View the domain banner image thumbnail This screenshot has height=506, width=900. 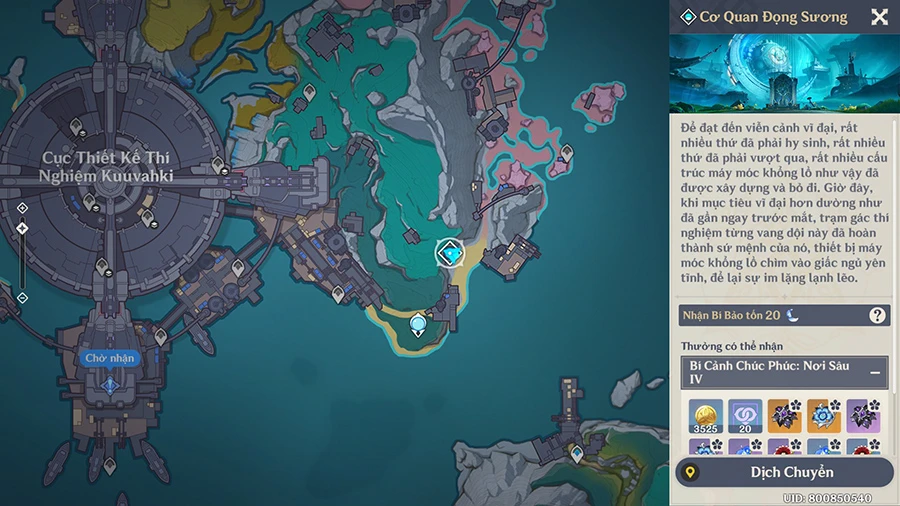coord(783,72)
